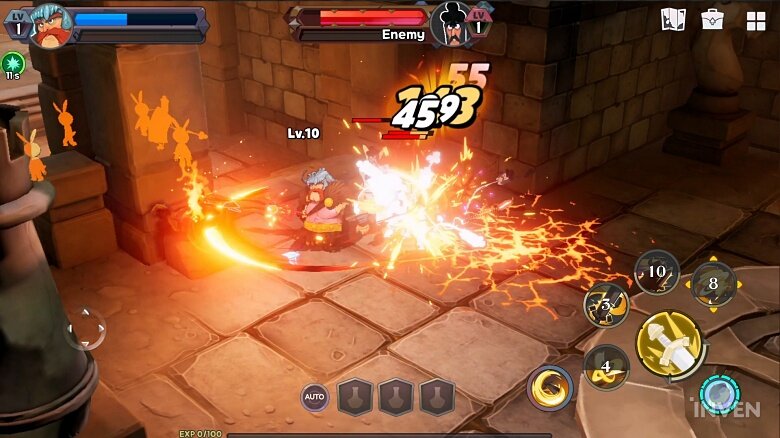Open the briefcase inventory icon

pos(712,20)
